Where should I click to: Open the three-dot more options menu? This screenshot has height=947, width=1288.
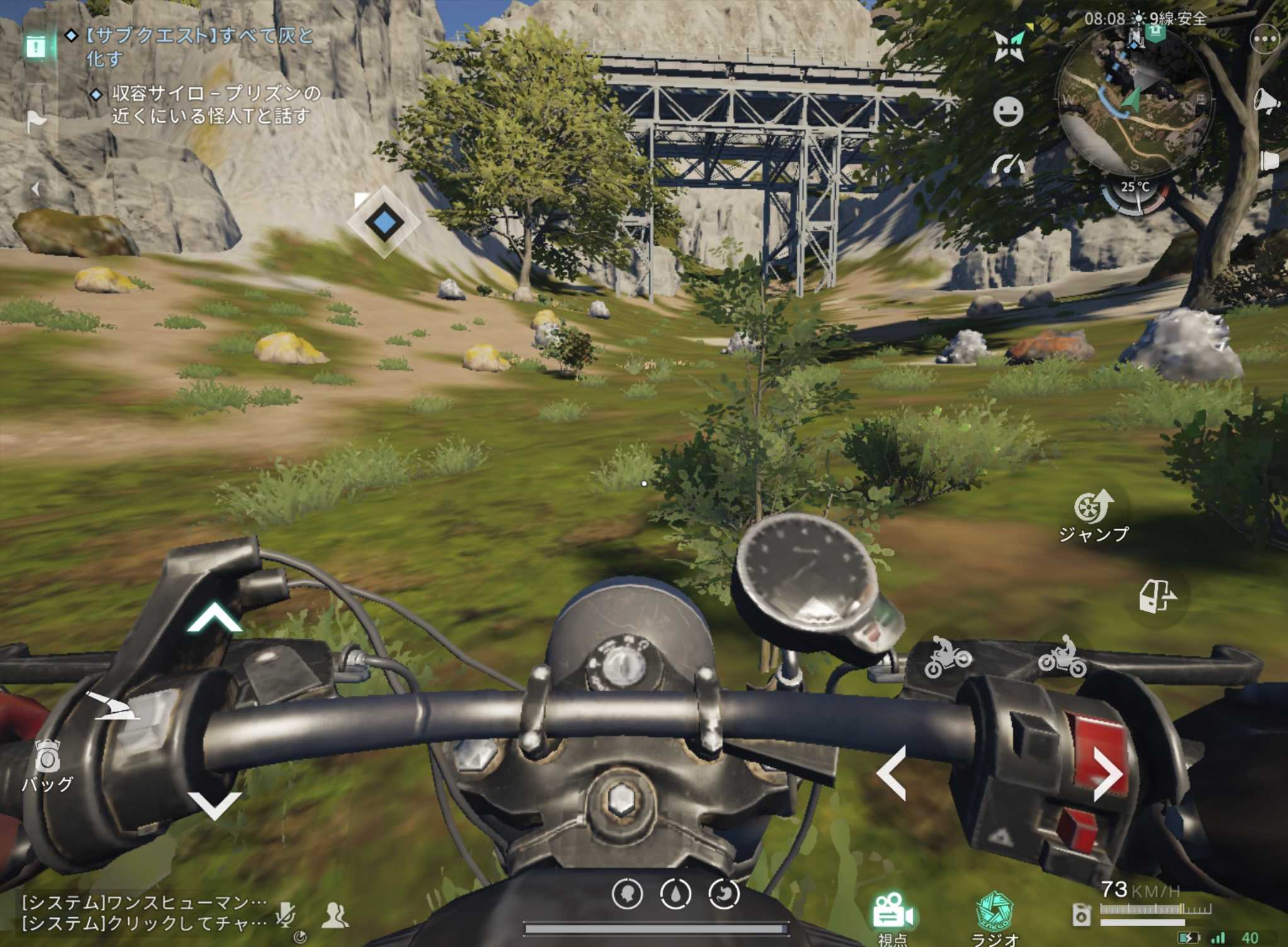point(1265,40)
